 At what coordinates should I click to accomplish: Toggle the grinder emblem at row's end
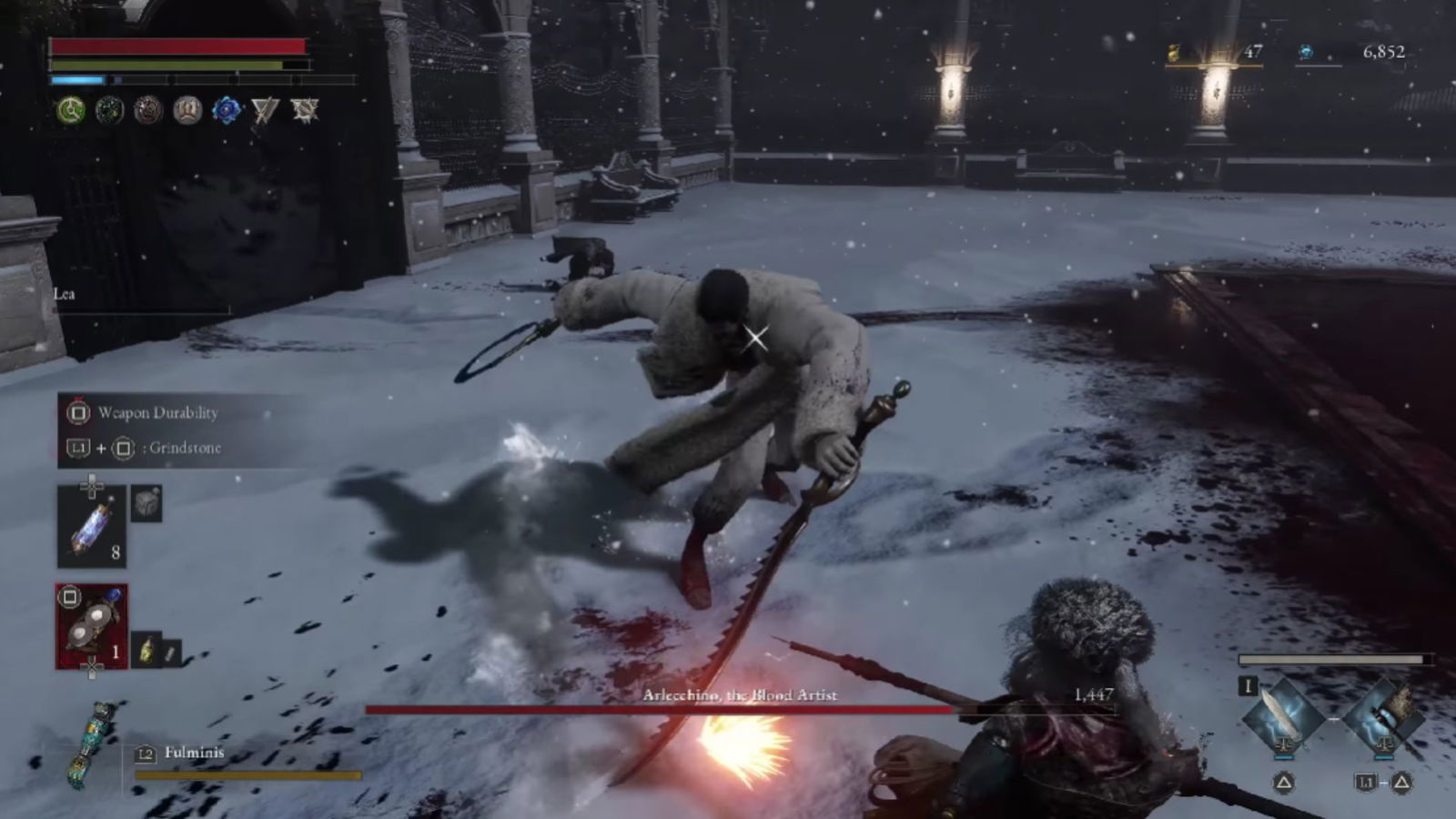point(306,109)
